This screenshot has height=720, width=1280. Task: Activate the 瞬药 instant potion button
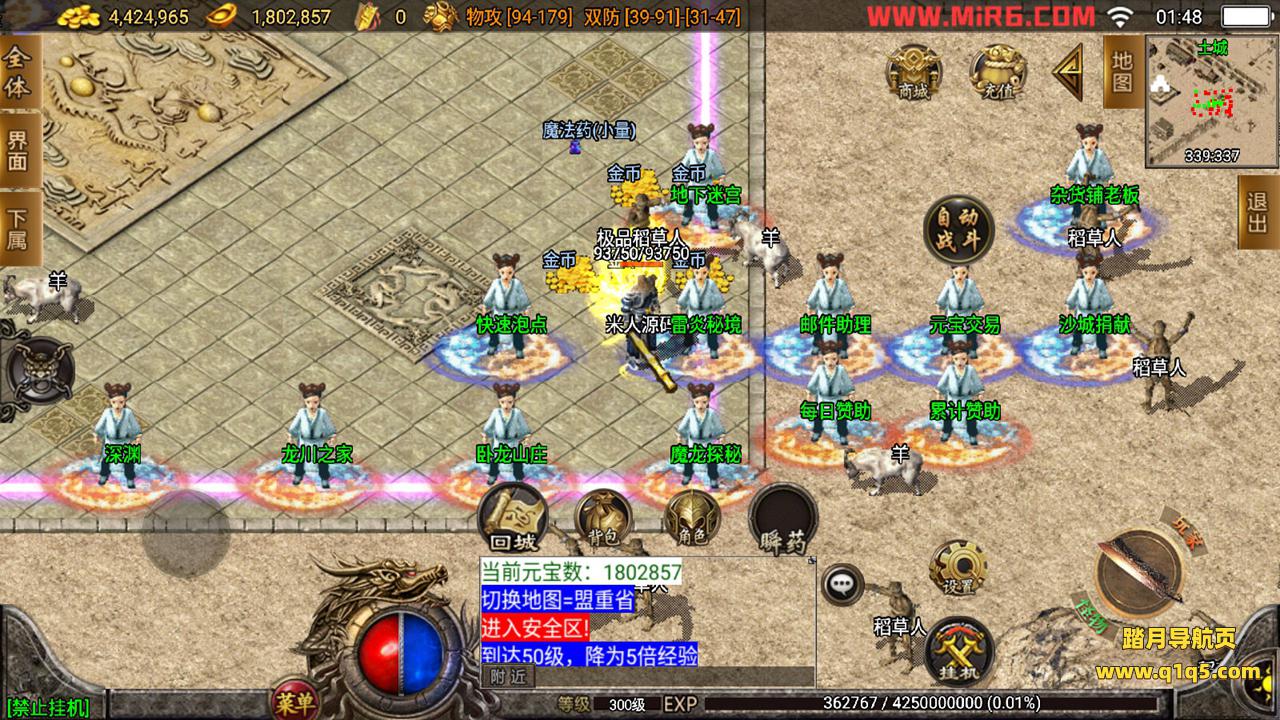click(782, 519)
